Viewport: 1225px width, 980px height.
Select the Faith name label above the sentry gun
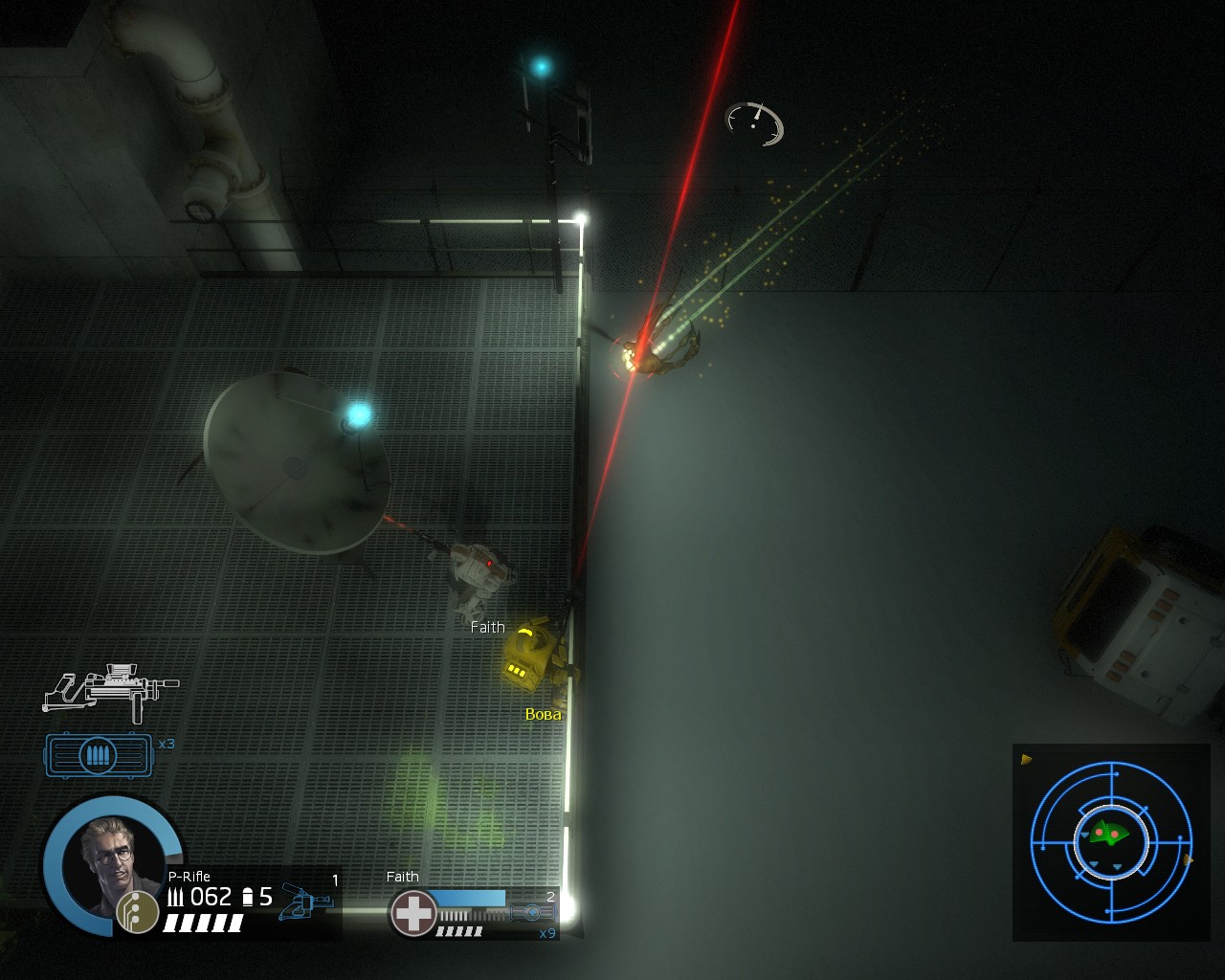click(x=487, y=627)
